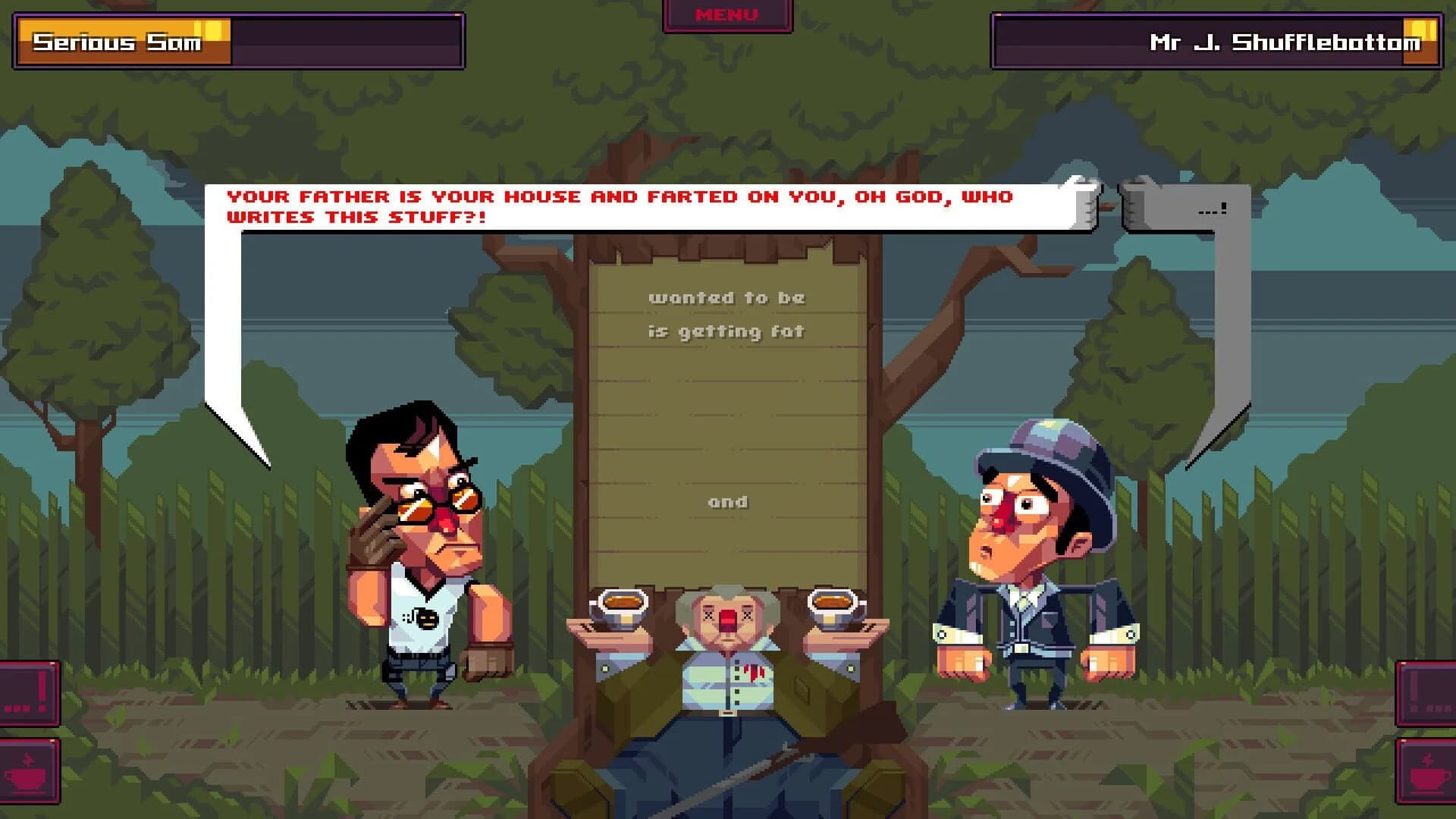Select the connector word 'and' on the board
The image size is (1456, 819).
728,501
